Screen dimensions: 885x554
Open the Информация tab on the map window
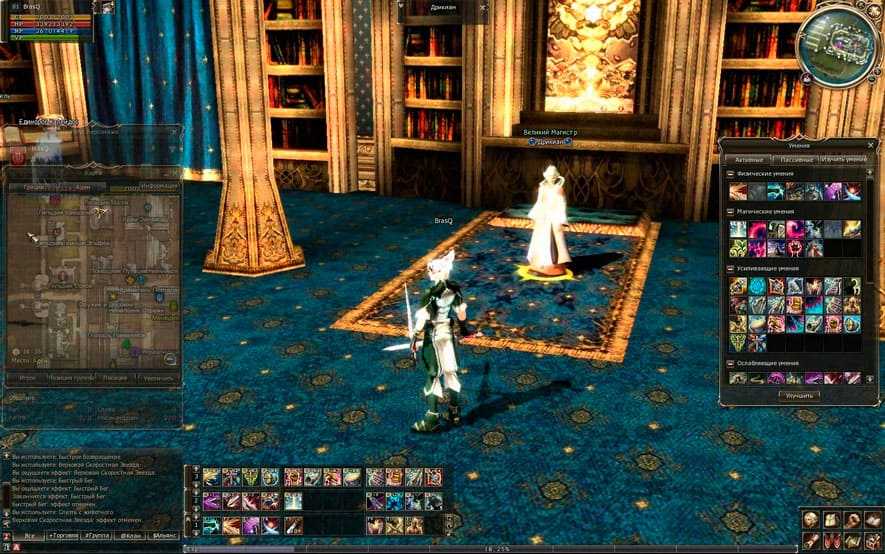[159, 185]
